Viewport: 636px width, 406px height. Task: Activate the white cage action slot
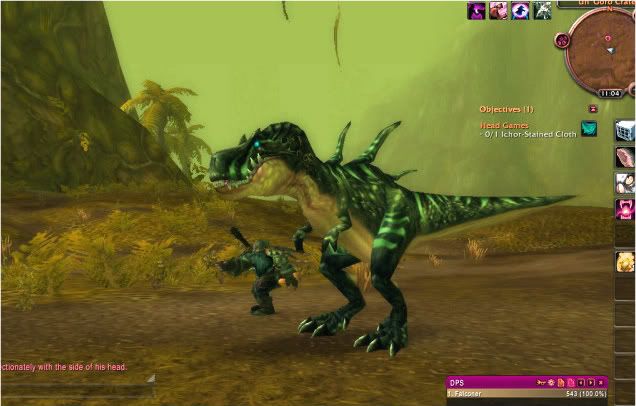tap(625, 131)
